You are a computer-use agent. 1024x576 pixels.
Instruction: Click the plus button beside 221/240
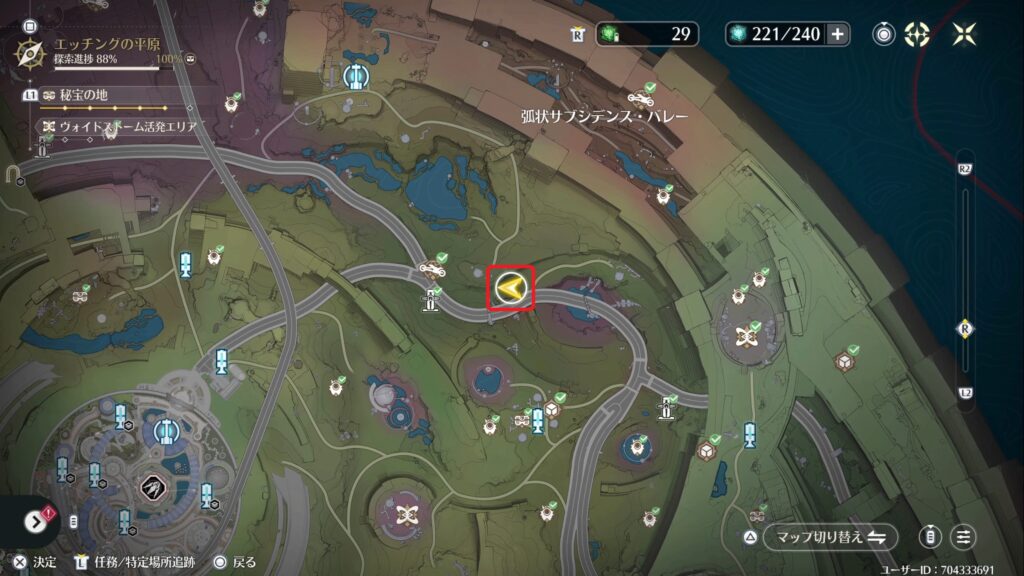(x=838, y=34)
